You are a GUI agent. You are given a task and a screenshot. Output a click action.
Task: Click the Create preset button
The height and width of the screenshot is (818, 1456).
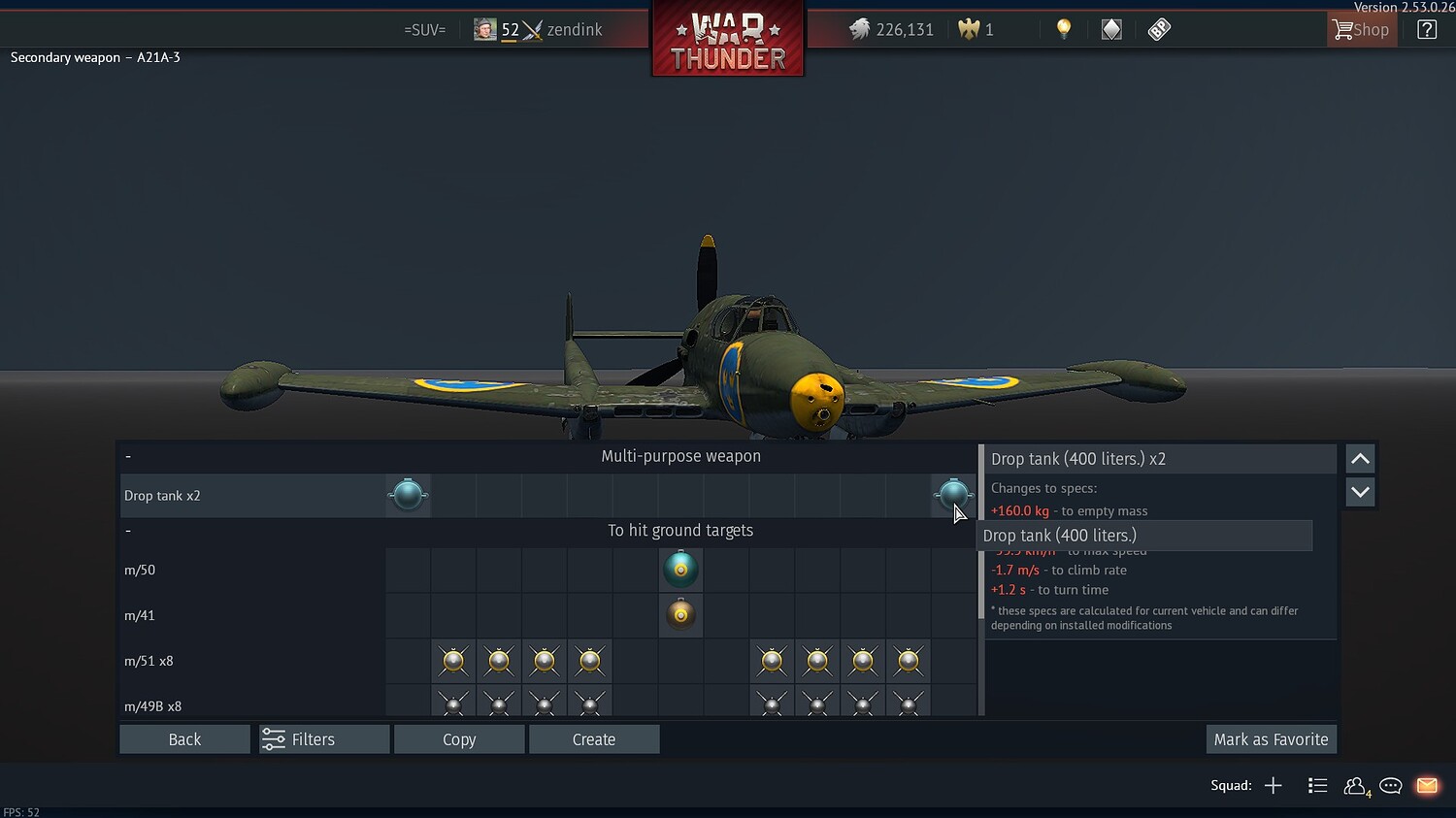(x=594, y=738)
